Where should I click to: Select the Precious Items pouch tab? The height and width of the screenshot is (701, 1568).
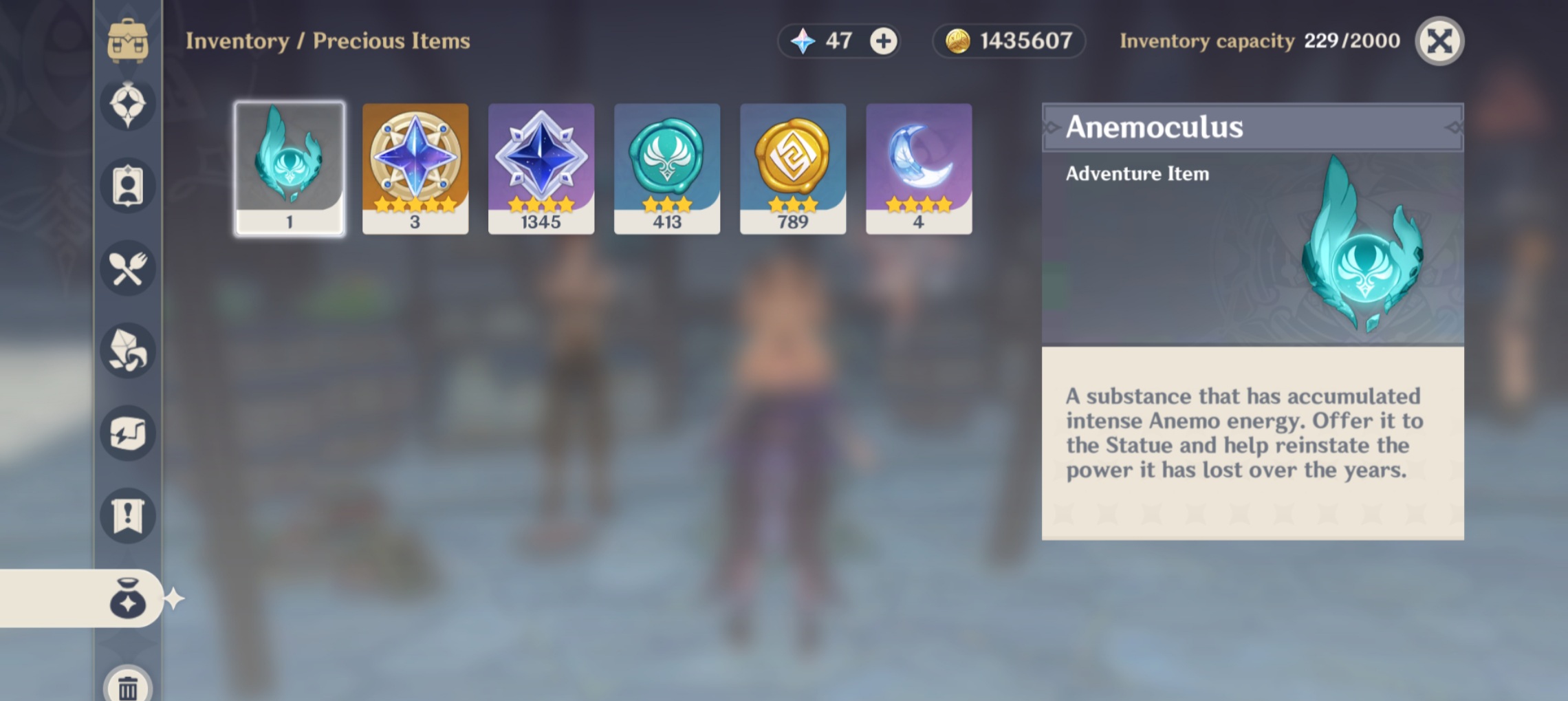(128, 598)
